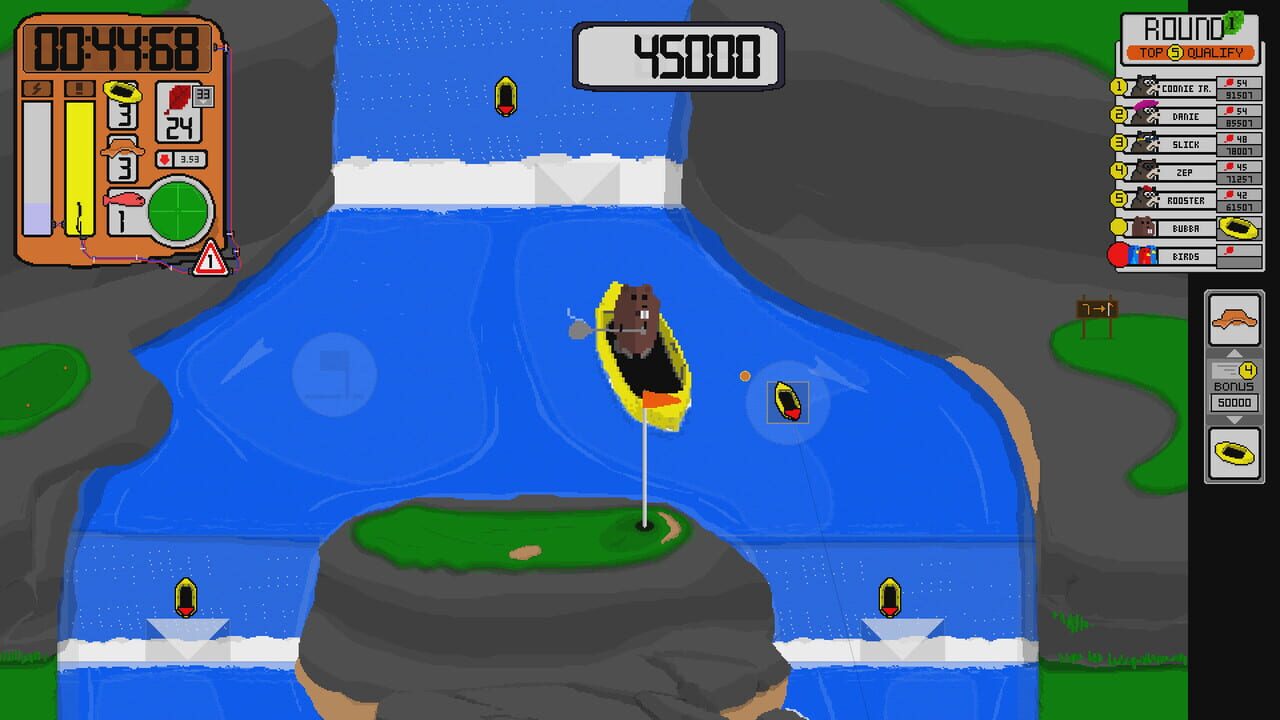Click the hat counter showing 3 on HUD
The image size is (1280, 720).
122,167
